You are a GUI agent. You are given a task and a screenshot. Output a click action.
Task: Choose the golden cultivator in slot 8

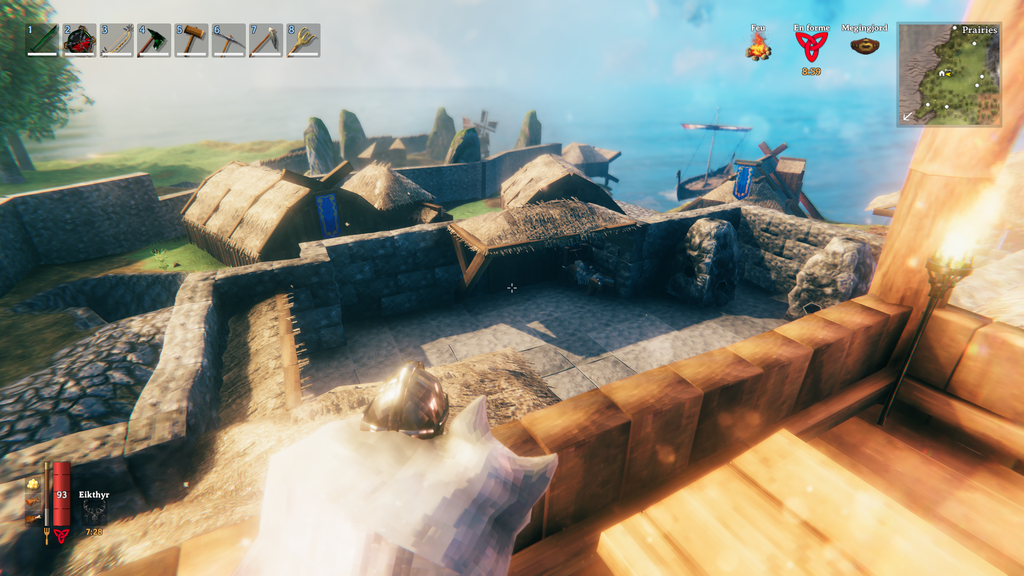pyautogui.click(x=303, y=40)
